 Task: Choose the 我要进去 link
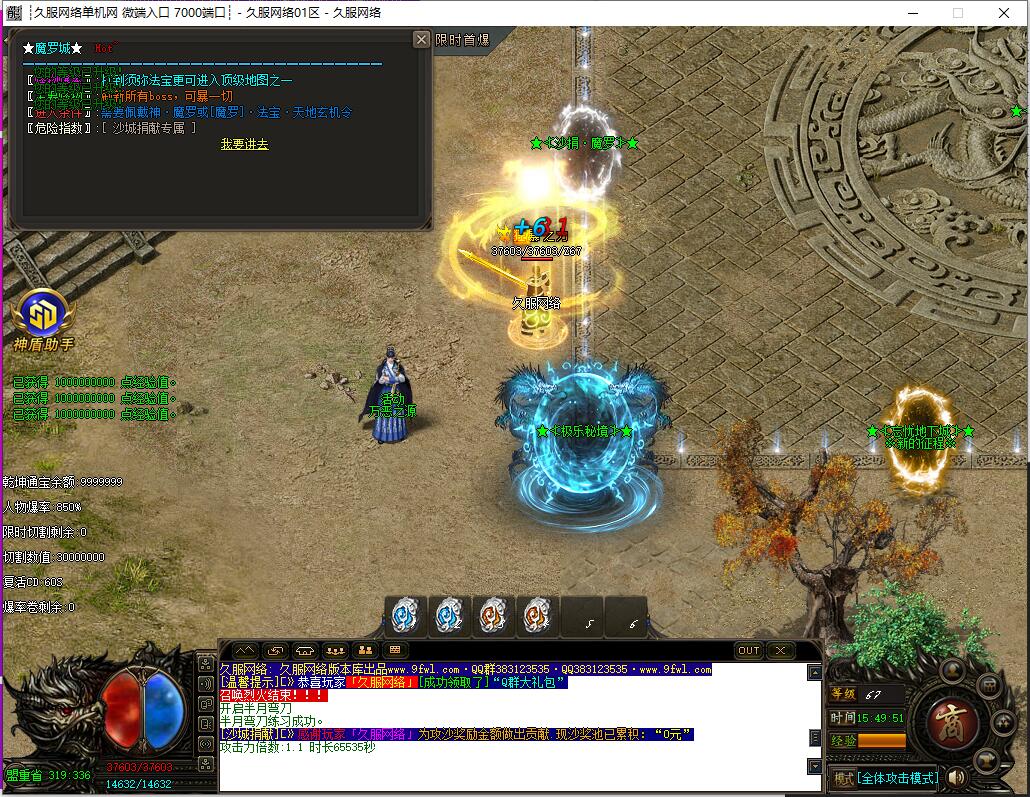coord(244,144)
